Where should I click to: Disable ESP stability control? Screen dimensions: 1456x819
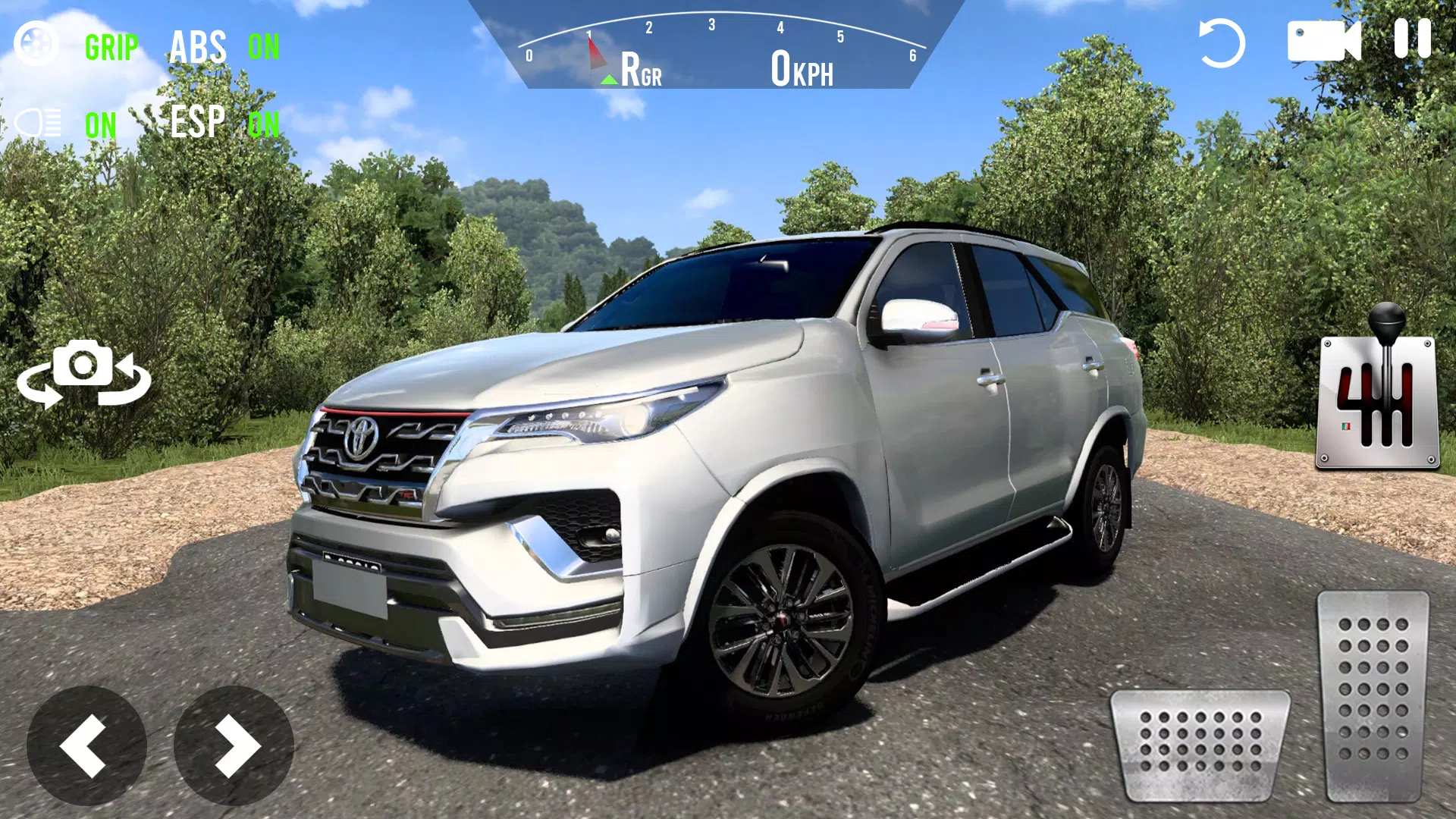pyautogui.click(x=197, y=122)
